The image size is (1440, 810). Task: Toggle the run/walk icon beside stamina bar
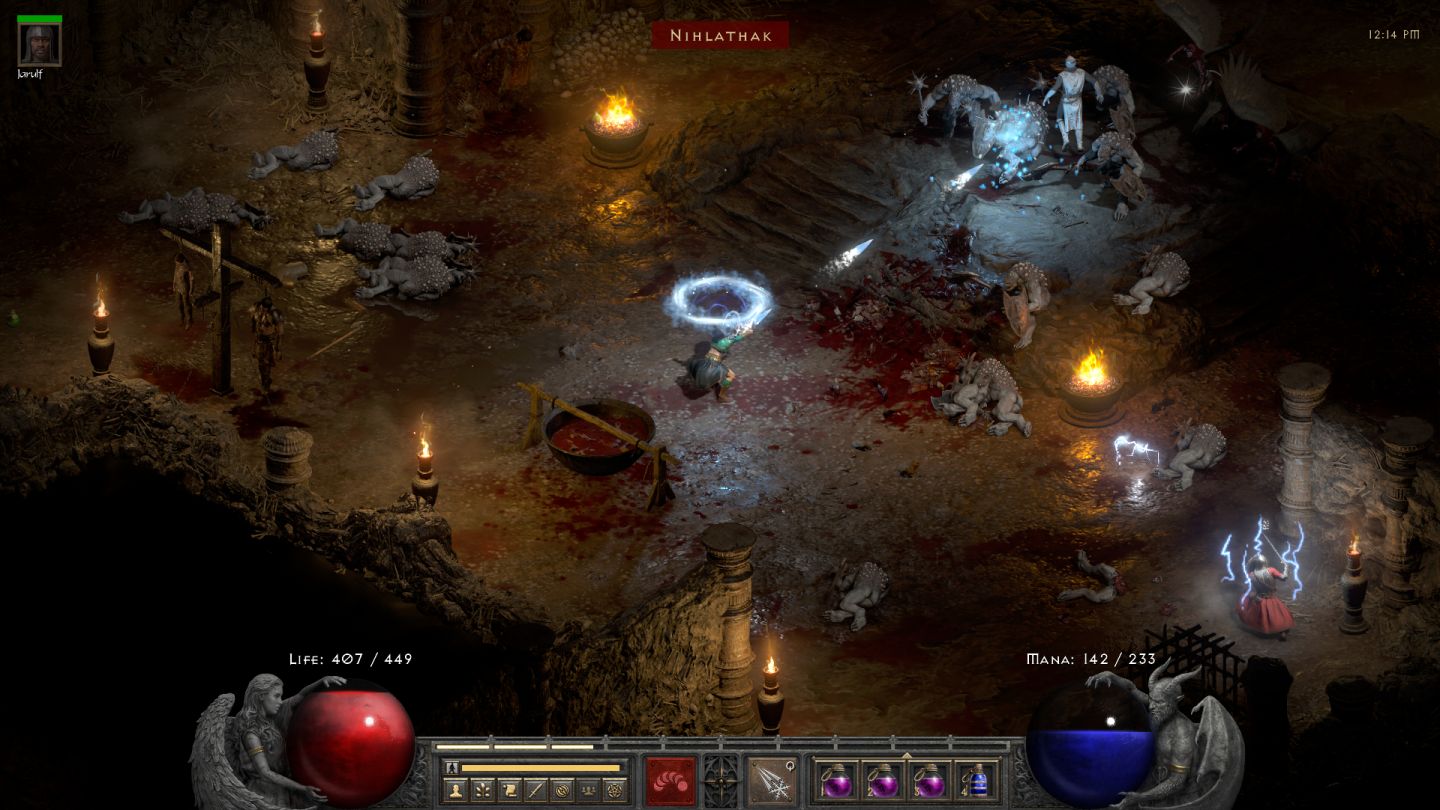452,768
